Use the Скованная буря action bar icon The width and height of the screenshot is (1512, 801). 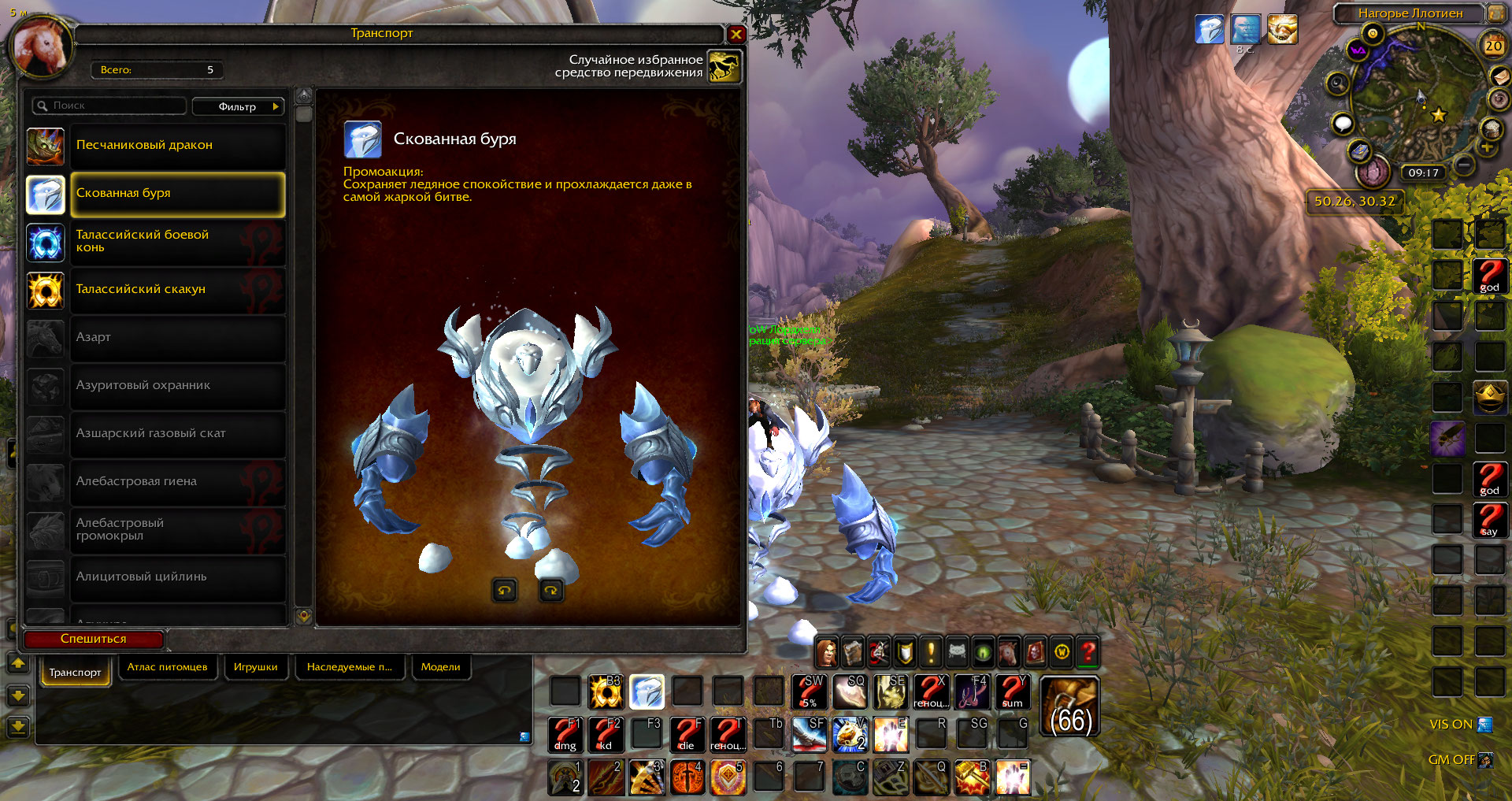647,692
